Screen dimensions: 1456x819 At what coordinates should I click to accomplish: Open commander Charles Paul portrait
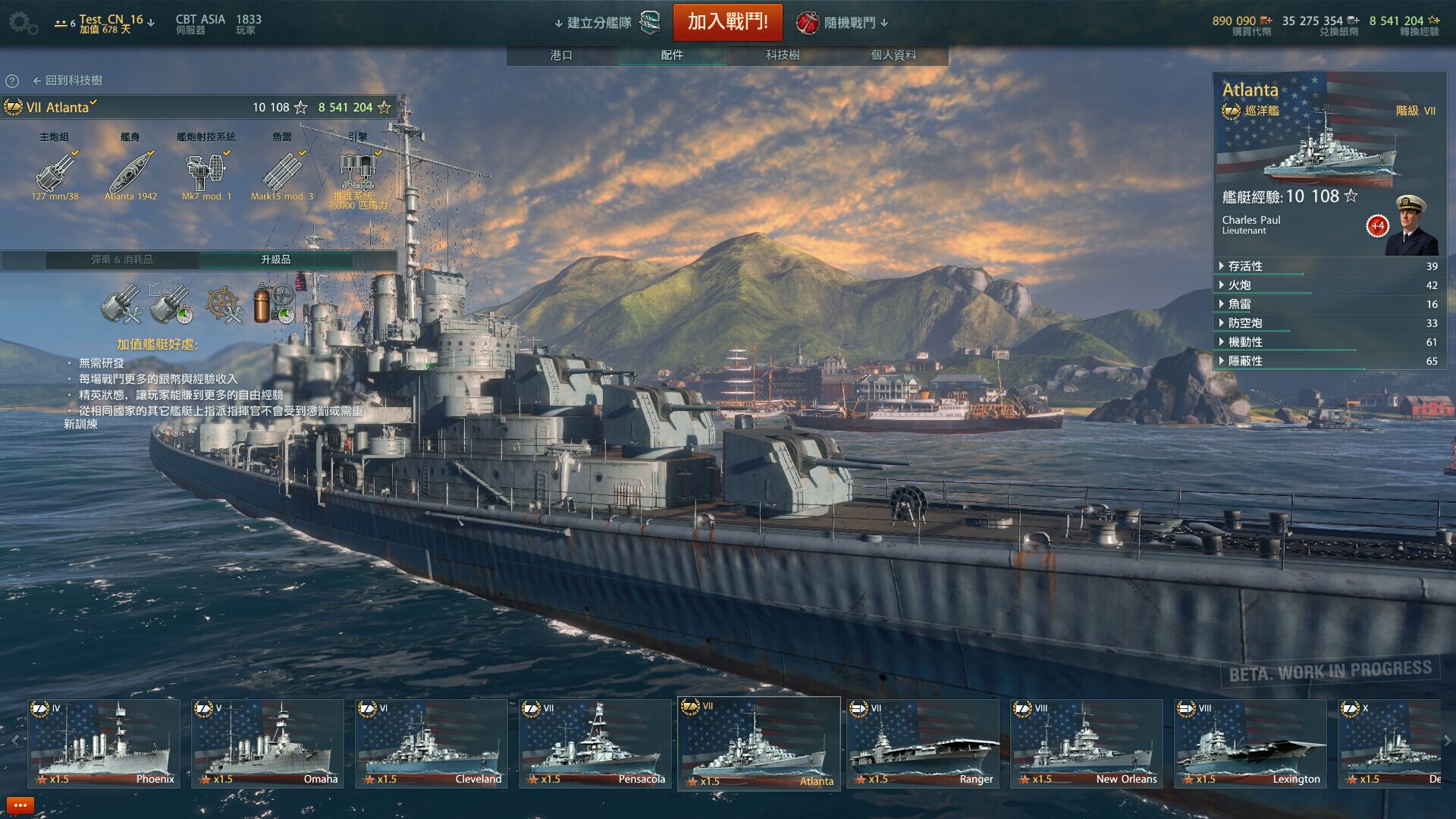pos(1410,227)
